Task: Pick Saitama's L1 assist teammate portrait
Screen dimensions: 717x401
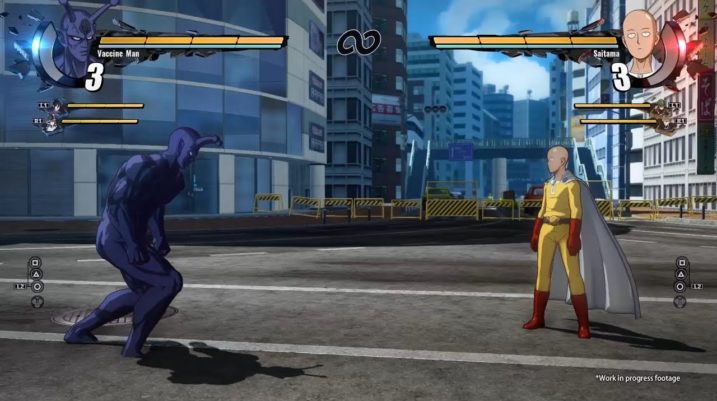Action: point(661,107)
